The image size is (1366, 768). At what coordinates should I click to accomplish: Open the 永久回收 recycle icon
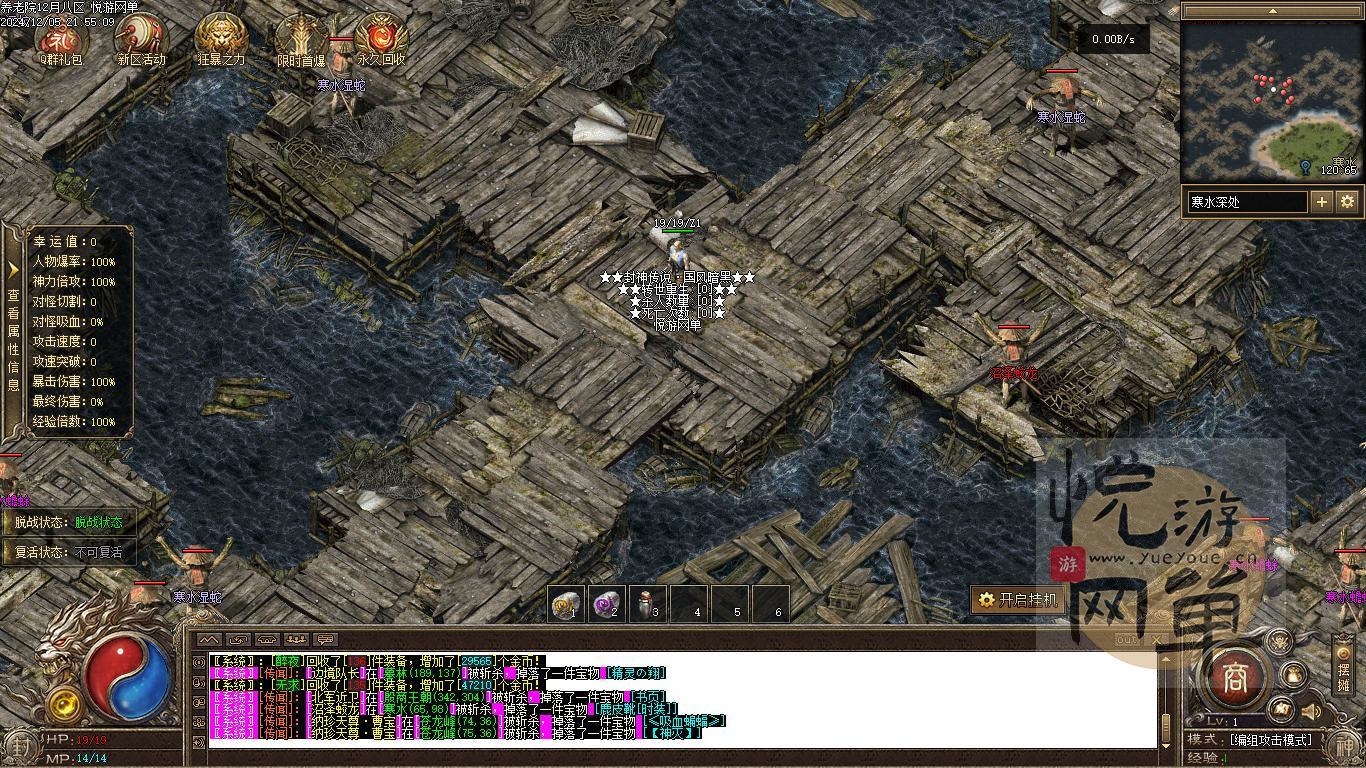pos(381,38)
